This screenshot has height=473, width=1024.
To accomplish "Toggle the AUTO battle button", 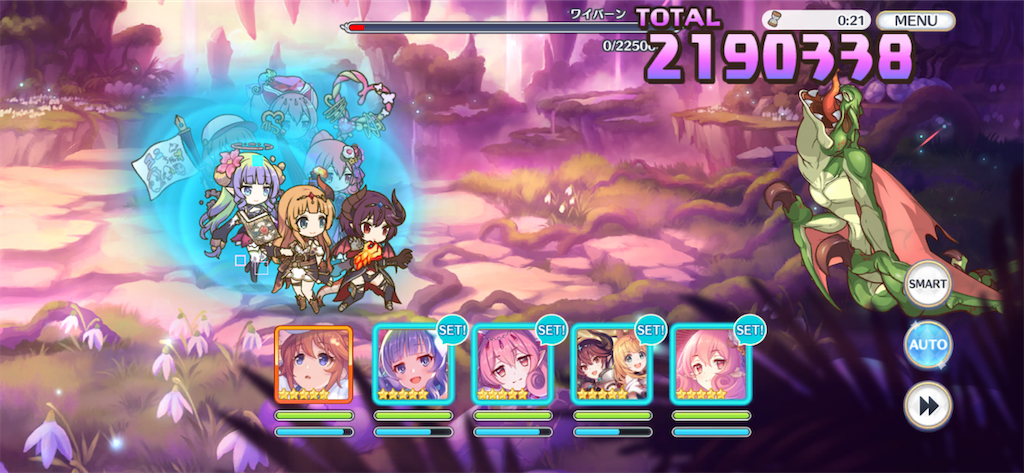I will [x=927, y=345].
